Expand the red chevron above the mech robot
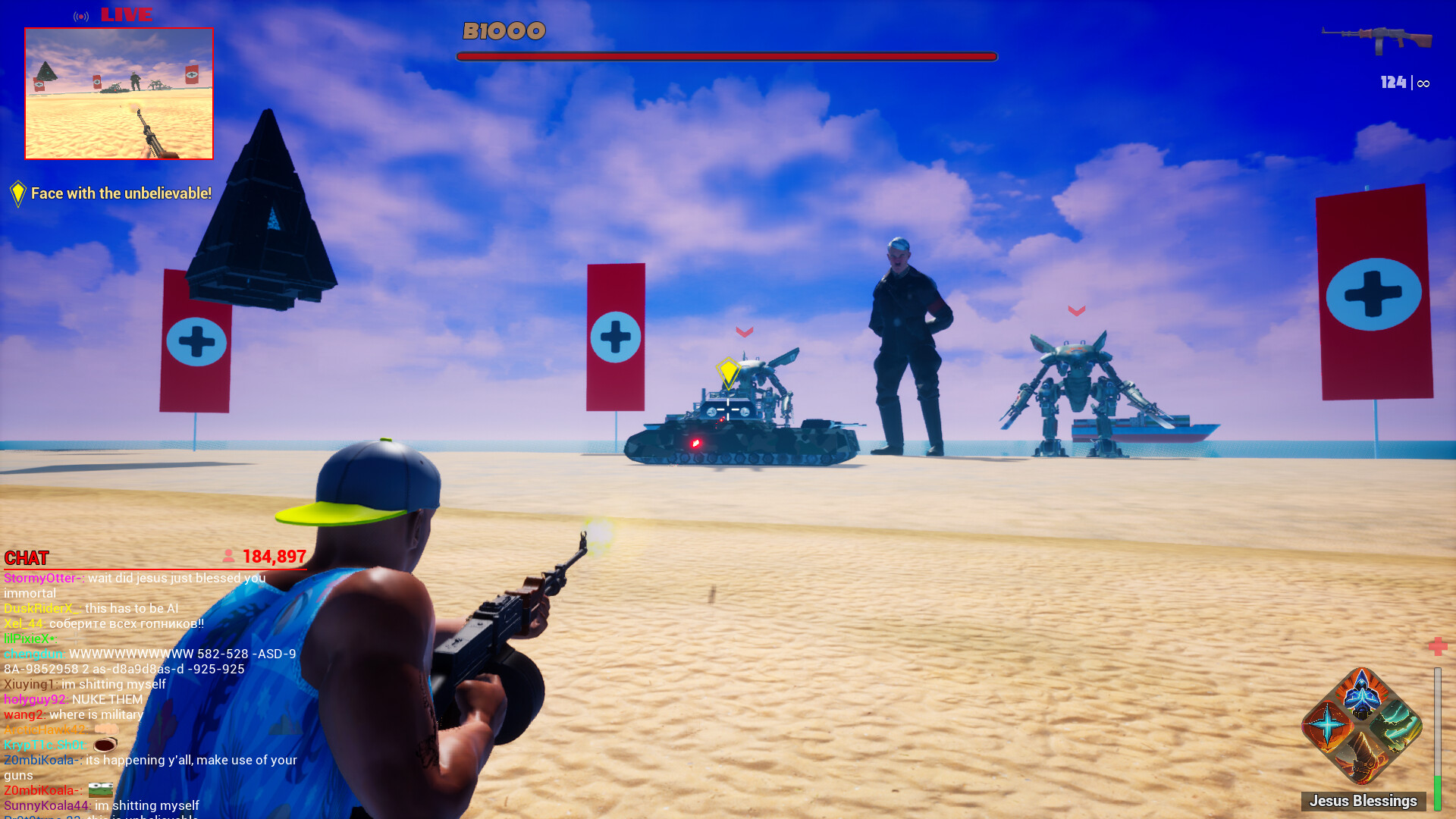 click(x=1075, y=309)
